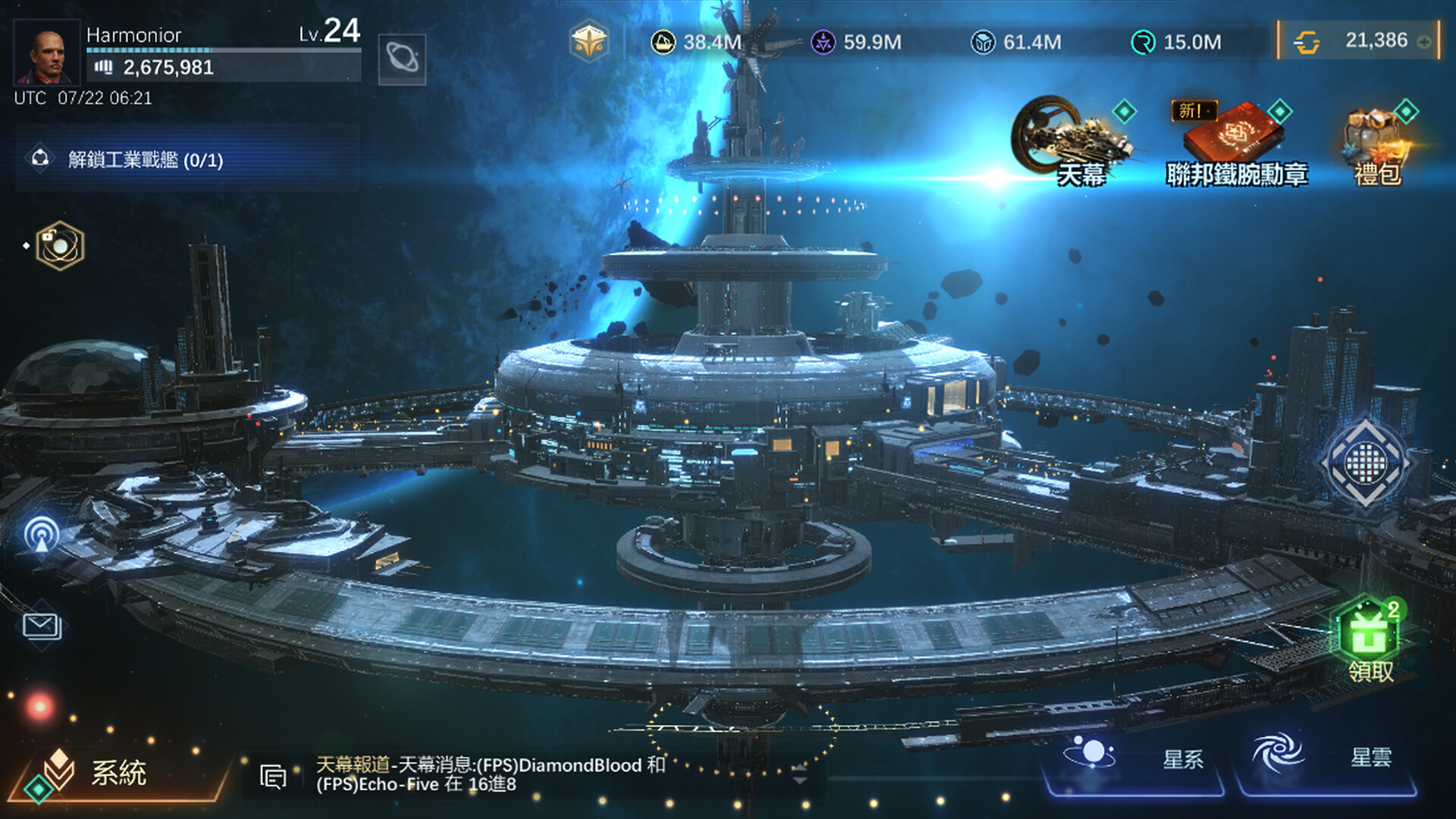Claim rewards with the green 領取 gift

pyautogui.click(x=1369, y=639)
